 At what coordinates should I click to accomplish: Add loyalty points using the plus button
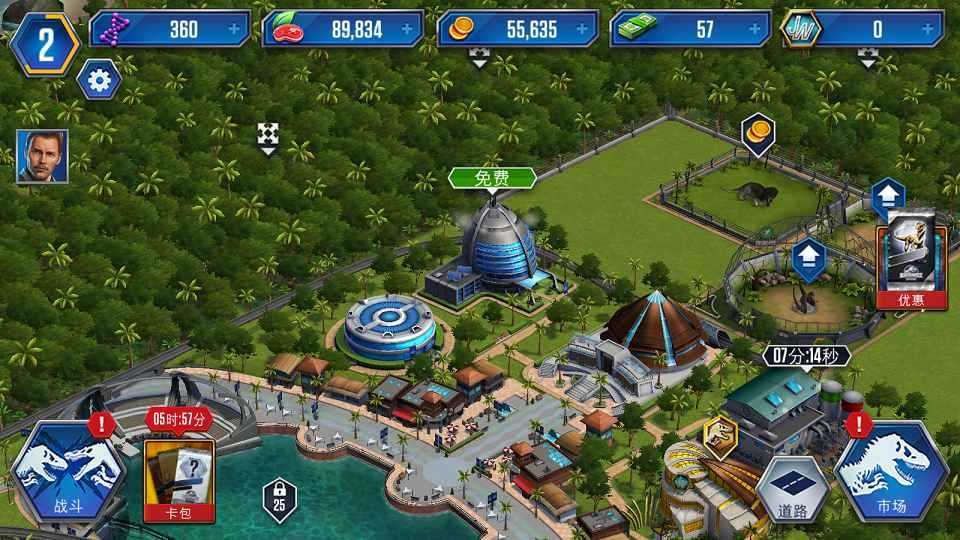pyautogui.click(x=933, y=29)
